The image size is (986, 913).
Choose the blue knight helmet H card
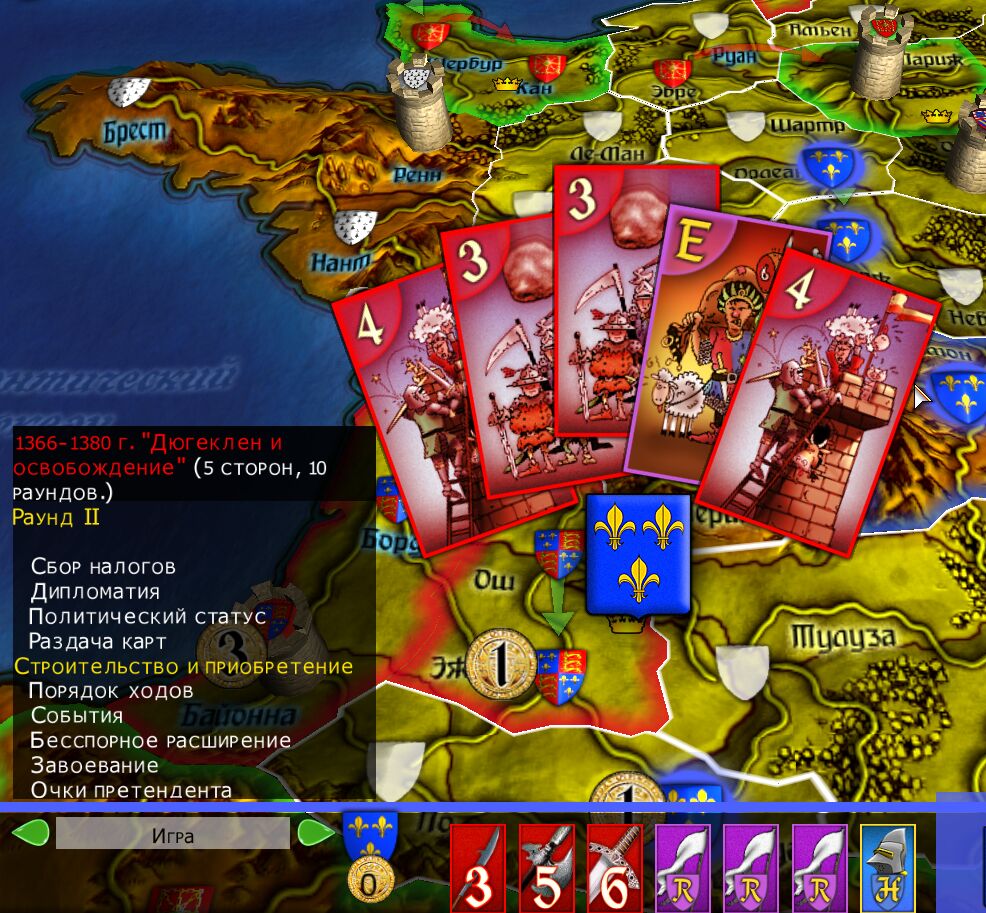click(888, 866)
